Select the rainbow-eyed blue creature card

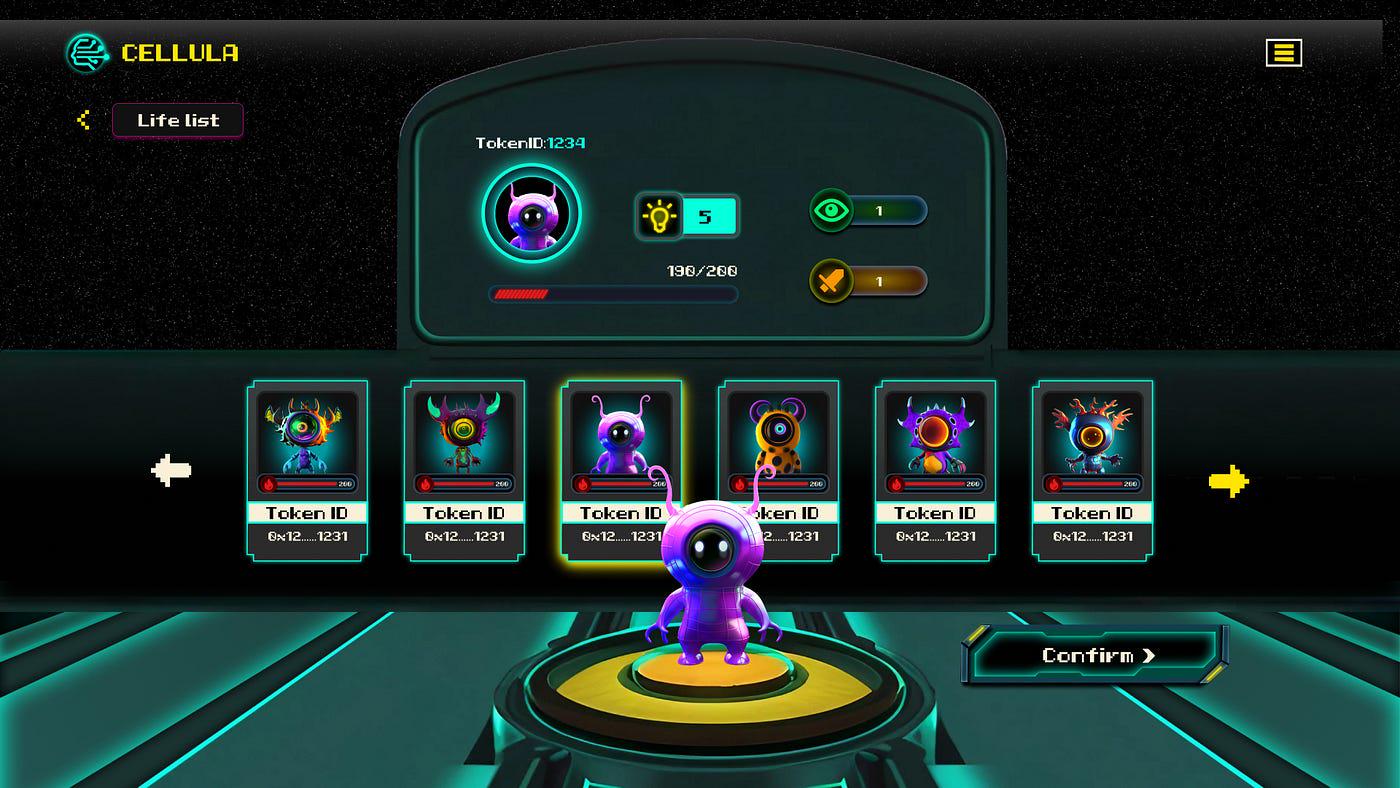[x=307, y=469]
